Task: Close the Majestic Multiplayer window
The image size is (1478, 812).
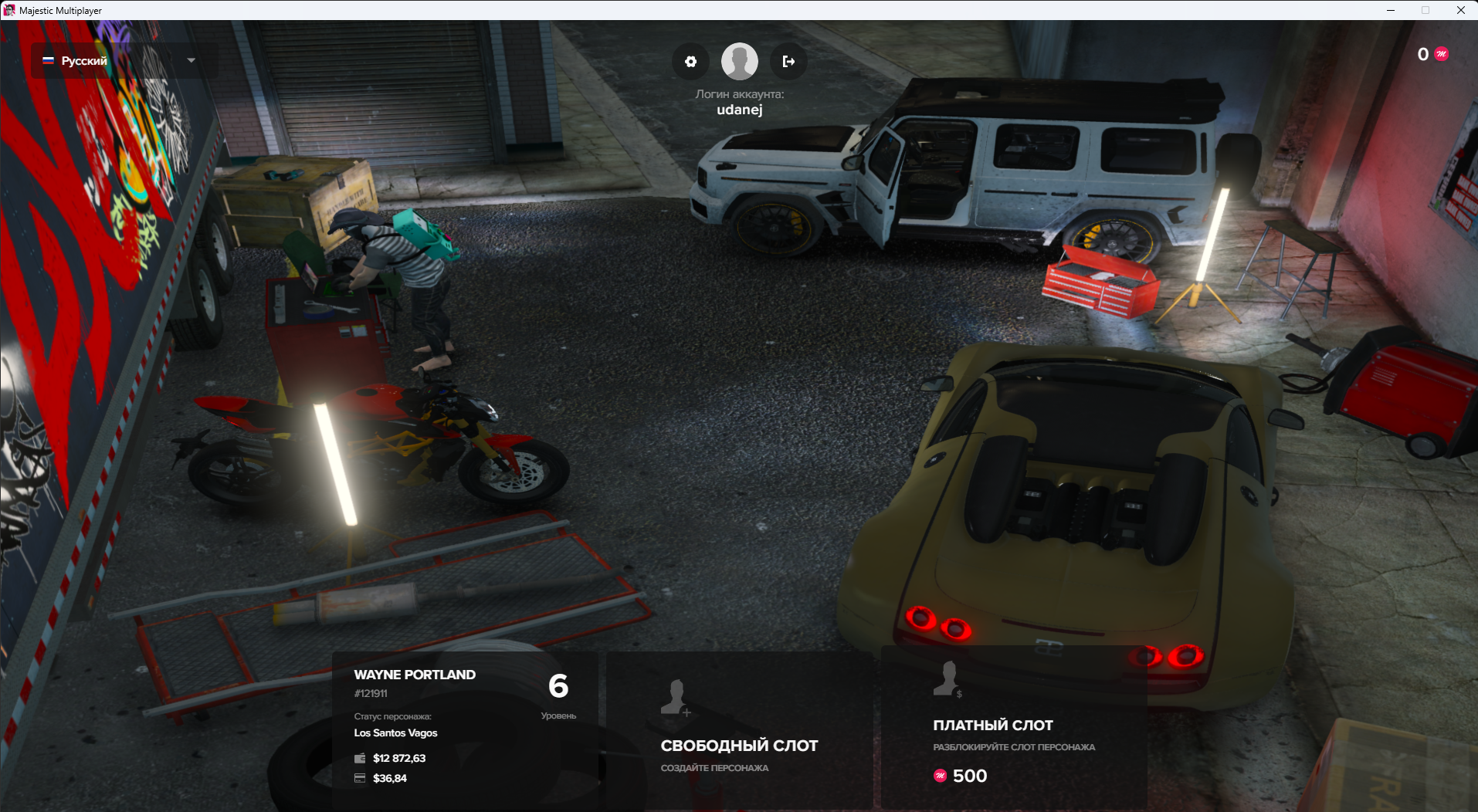Action: pos(1460,10)
